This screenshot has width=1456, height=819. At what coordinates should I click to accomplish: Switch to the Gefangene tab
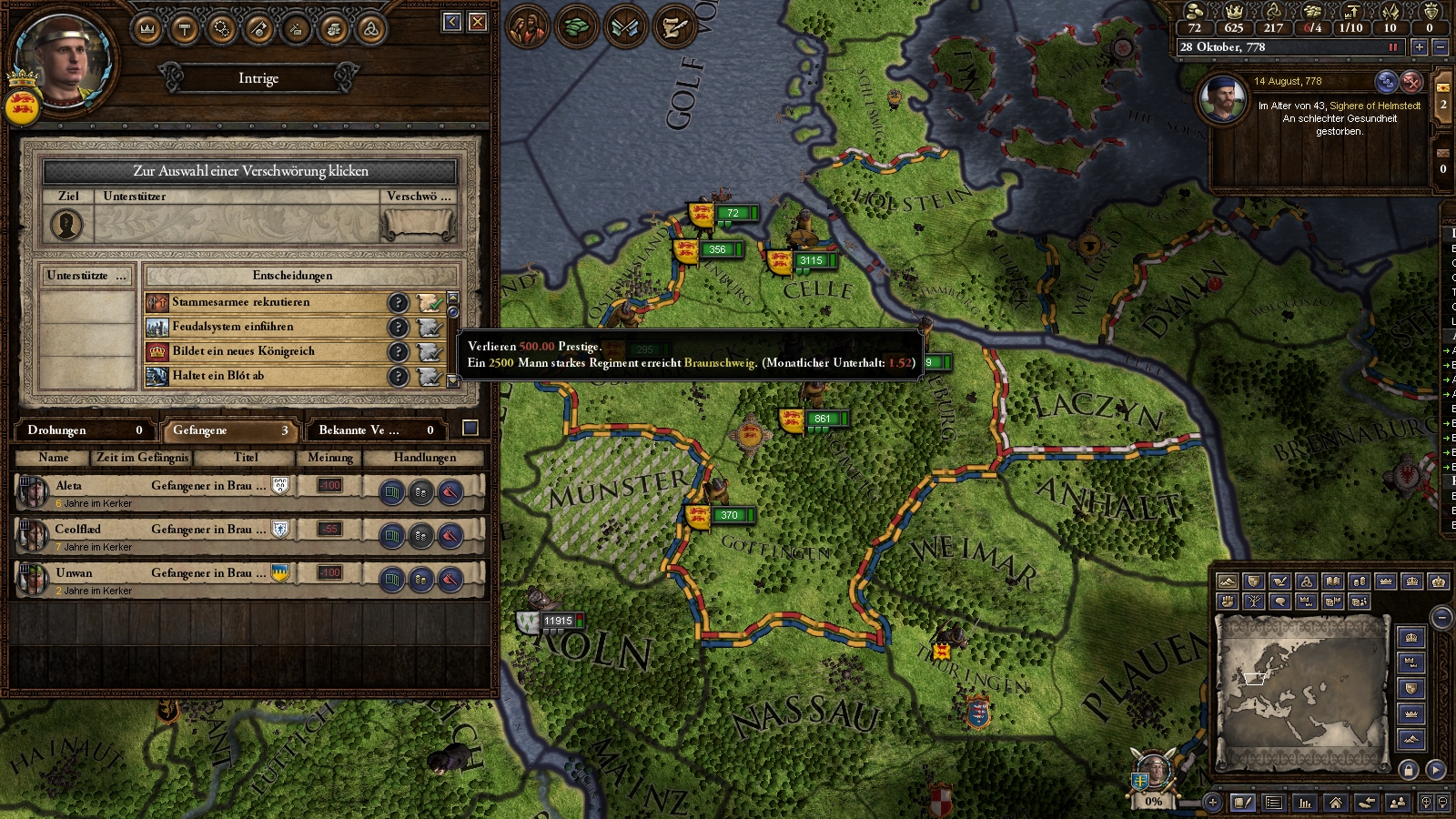[x=230, y=430]
